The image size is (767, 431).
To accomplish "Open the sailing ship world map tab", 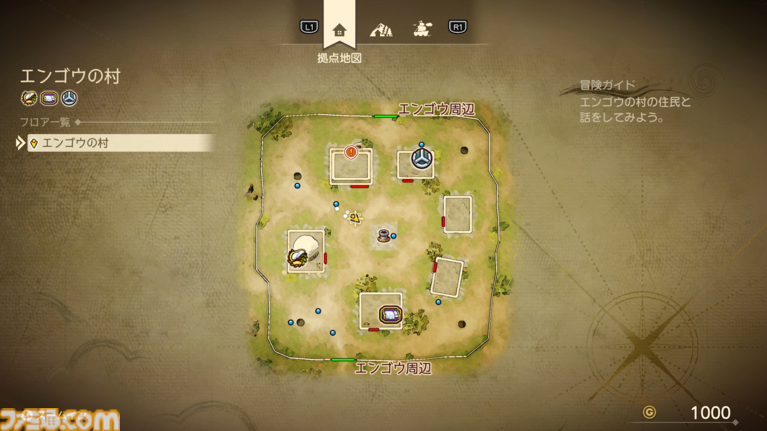I will click(422, 29).
